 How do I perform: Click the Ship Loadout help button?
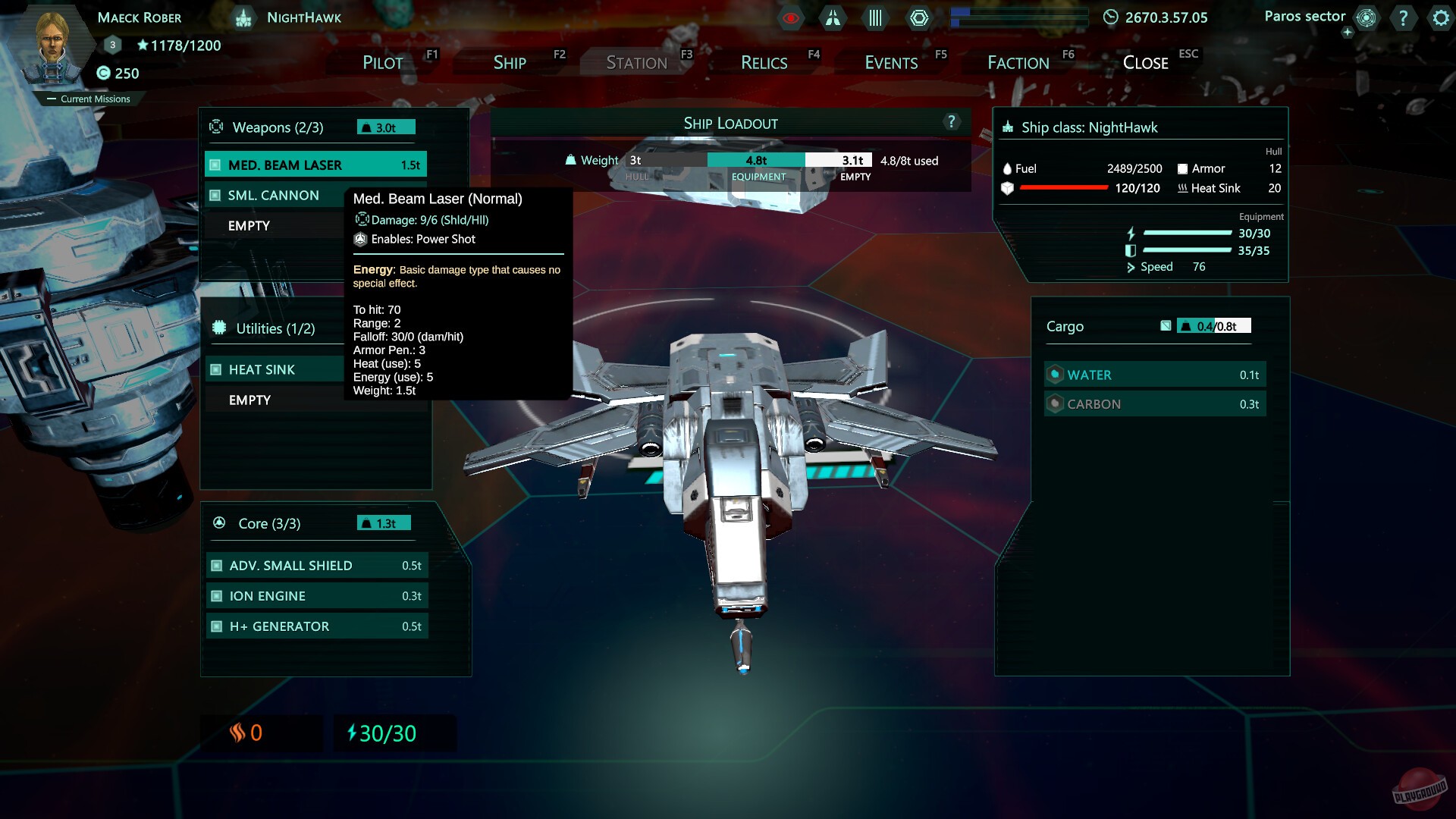[x=950, y=122]
